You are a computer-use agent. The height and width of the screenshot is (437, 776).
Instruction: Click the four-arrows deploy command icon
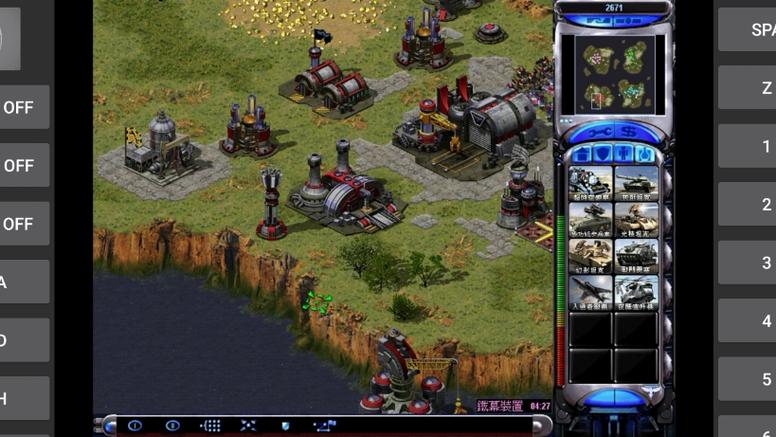coord(248,426)
